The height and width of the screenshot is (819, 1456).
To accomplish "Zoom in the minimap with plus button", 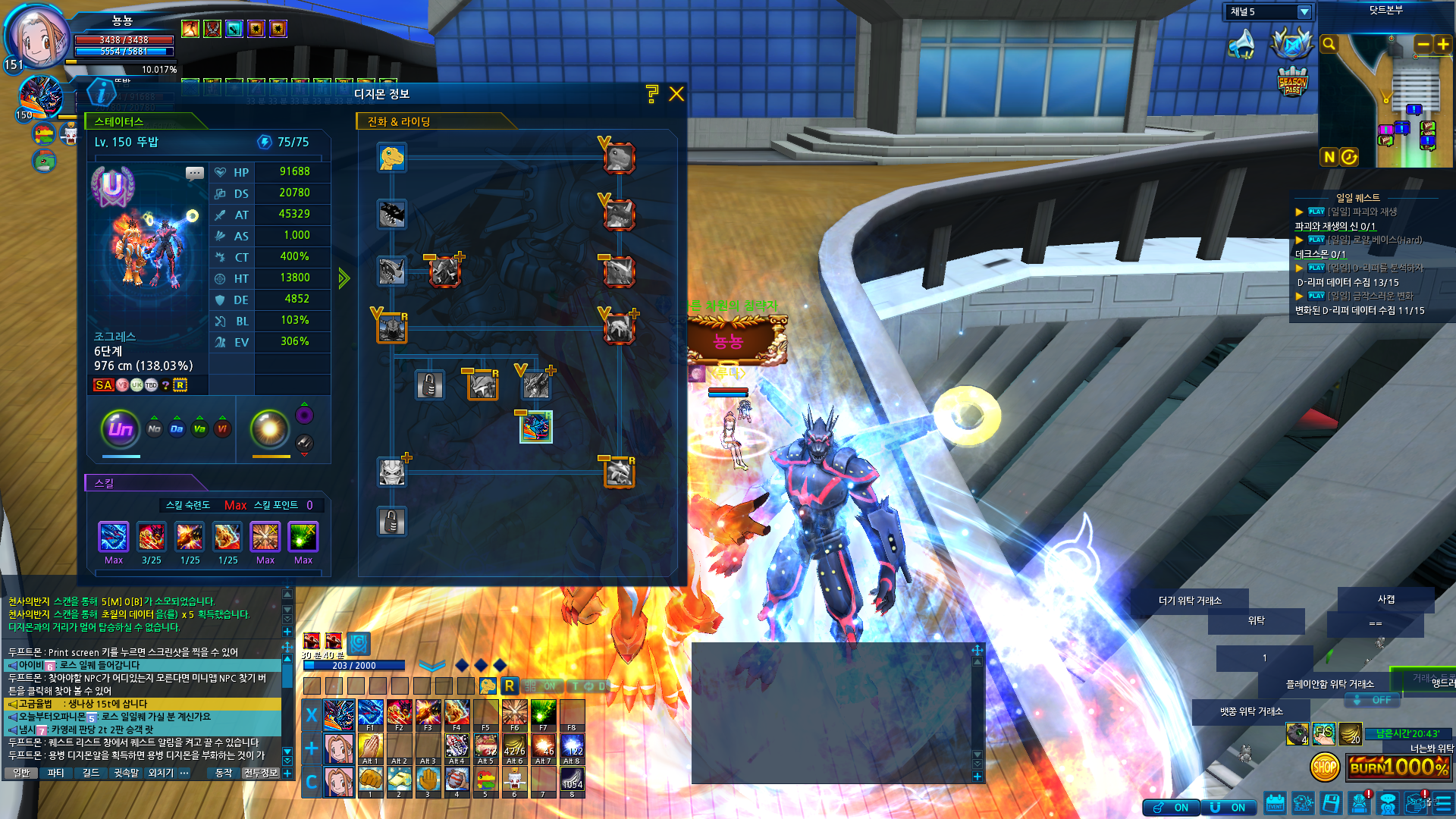I will 1442,45.
